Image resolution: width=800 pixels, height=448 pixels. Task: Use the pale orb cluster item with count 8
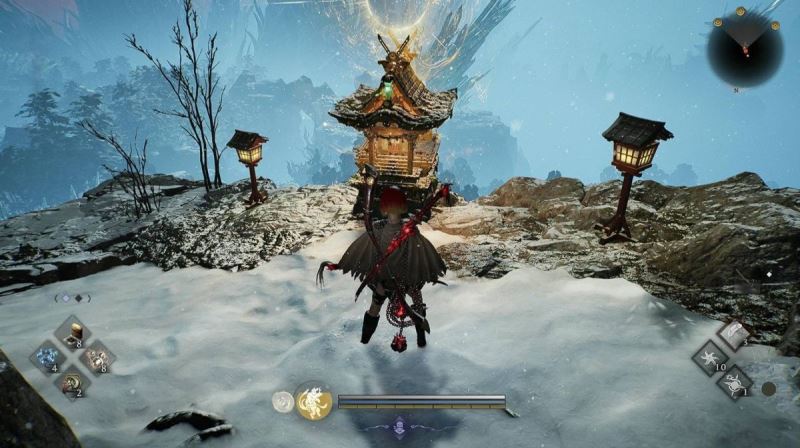tap(96, 357)
